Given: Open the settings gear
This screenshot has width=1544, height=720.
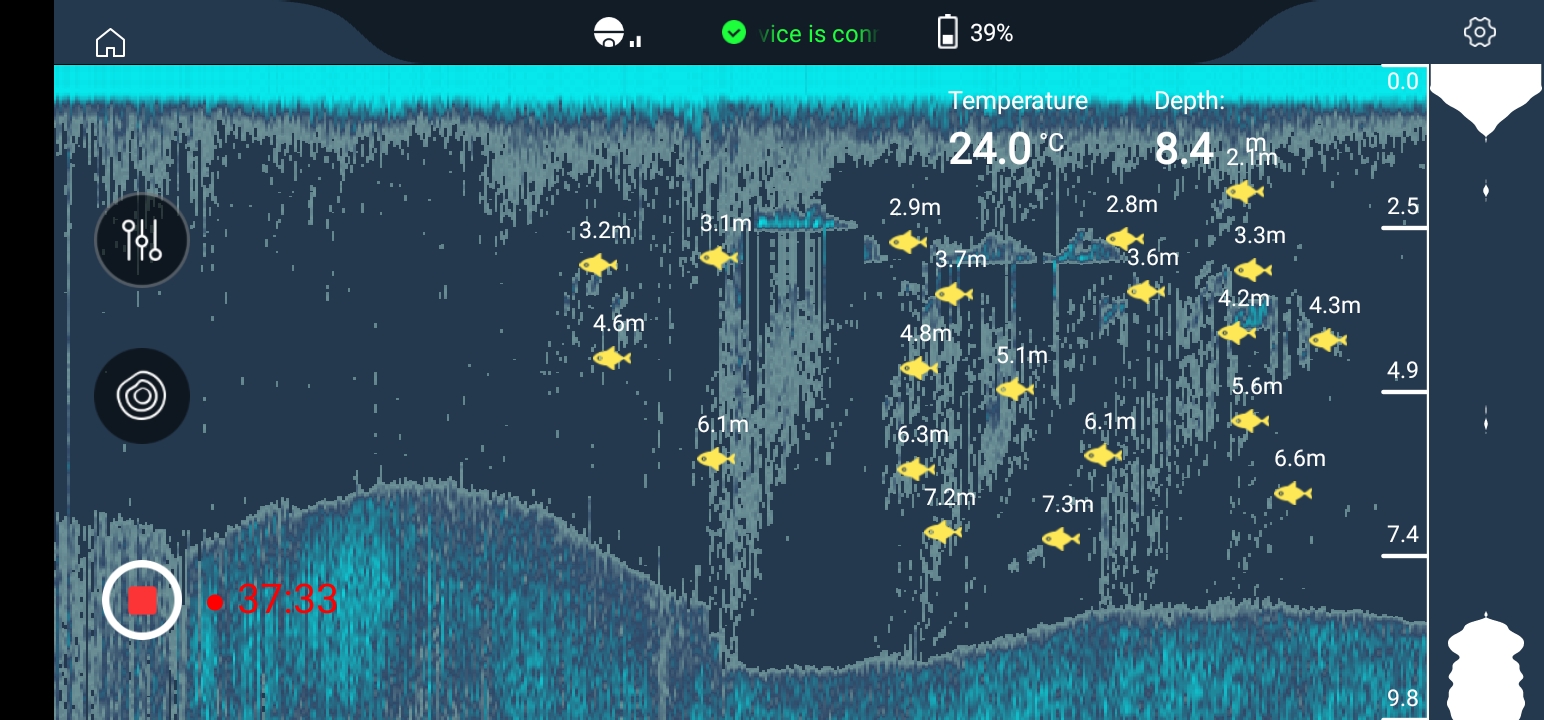Looking at the screenshot, I should [x=1479, y=33].
